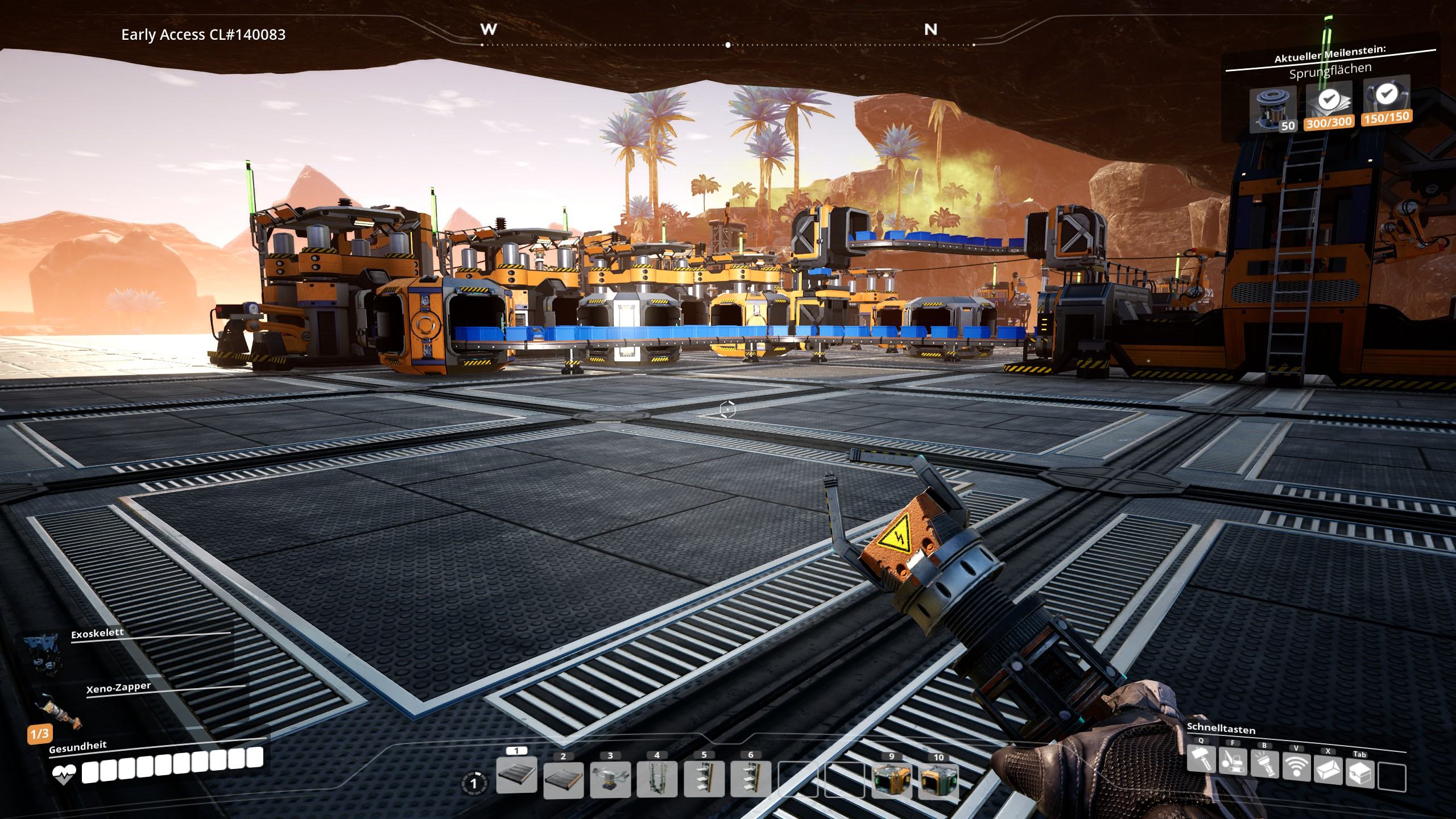
Task: Choose the merger in hotbar slot 10
Action: point(938,781)
